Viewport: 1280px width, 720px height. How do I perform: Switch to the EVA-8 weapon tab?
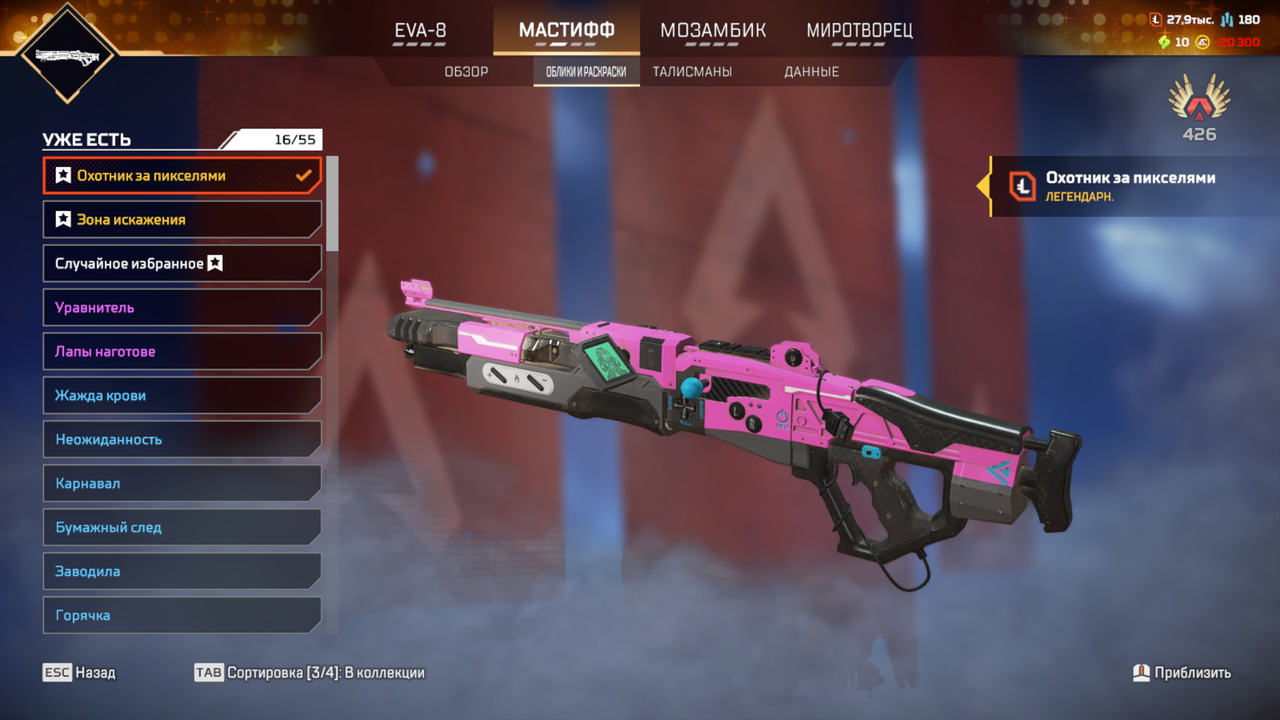coord(420,31)
